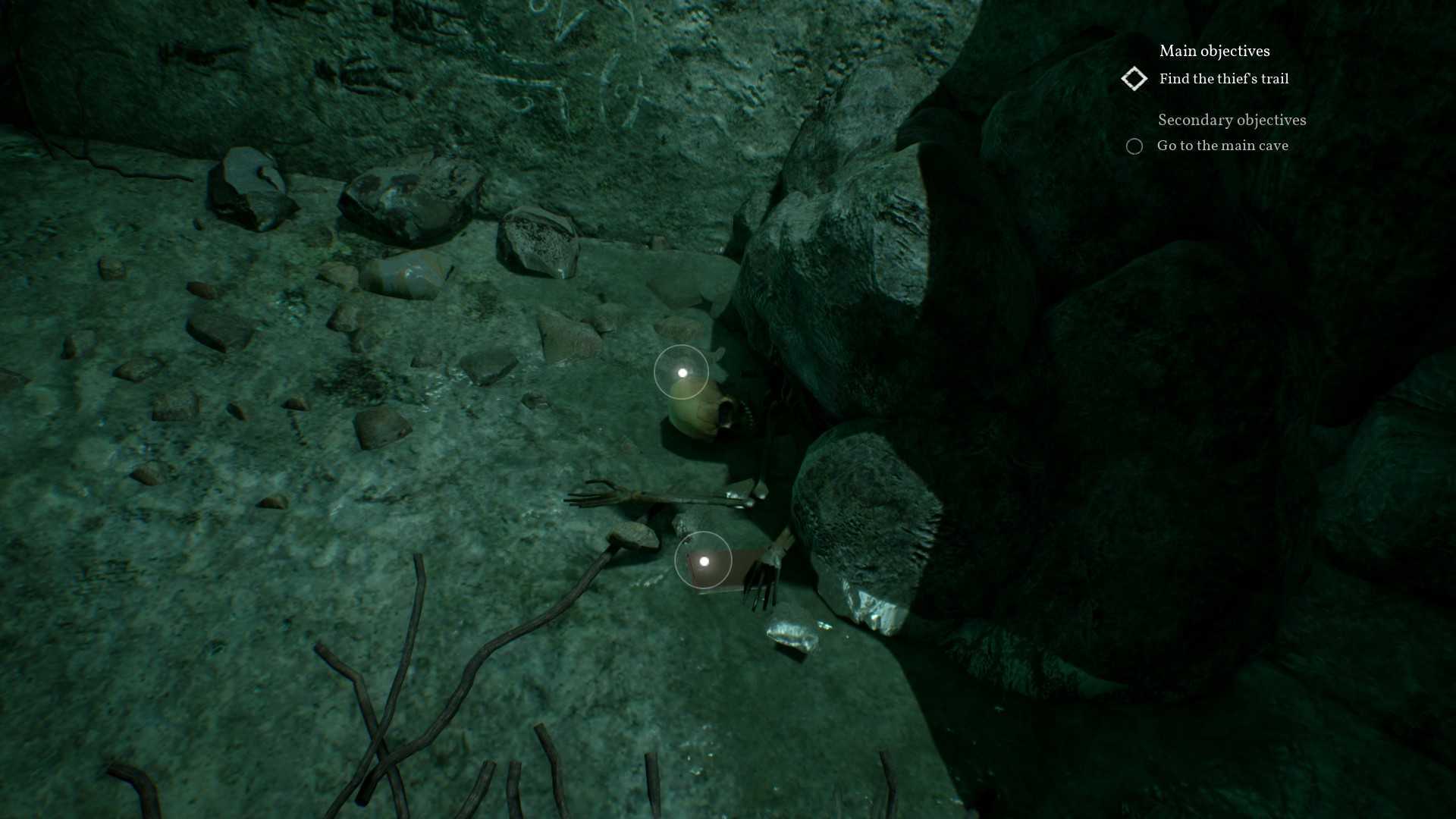The image size is (1456, 819).
Task: Select the interaction marker by the skeleton's hand
Action: point(704,561)
